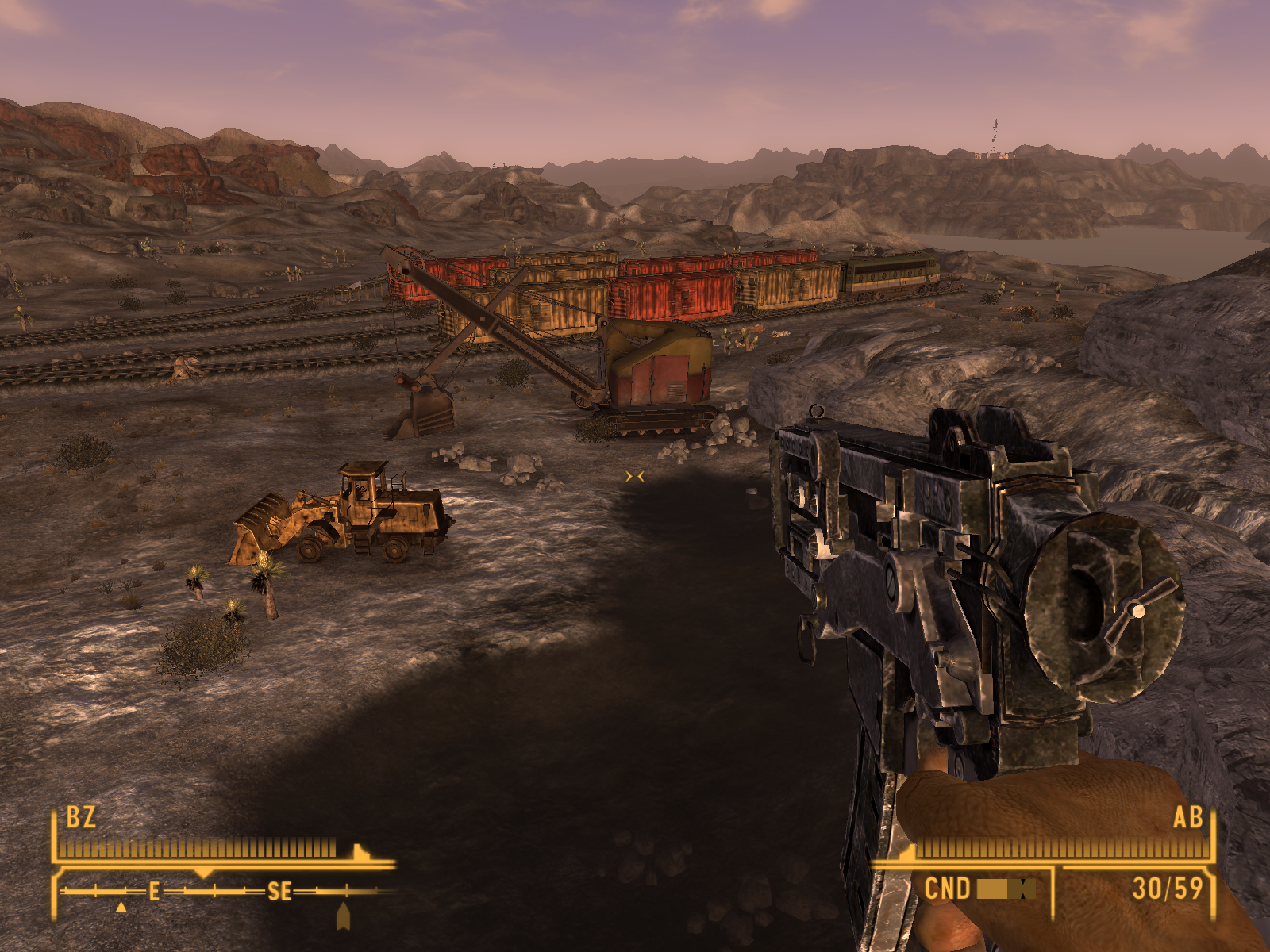Click the compass direction strip
This screenshot has height=952, width=1270.
coord(226,892)
